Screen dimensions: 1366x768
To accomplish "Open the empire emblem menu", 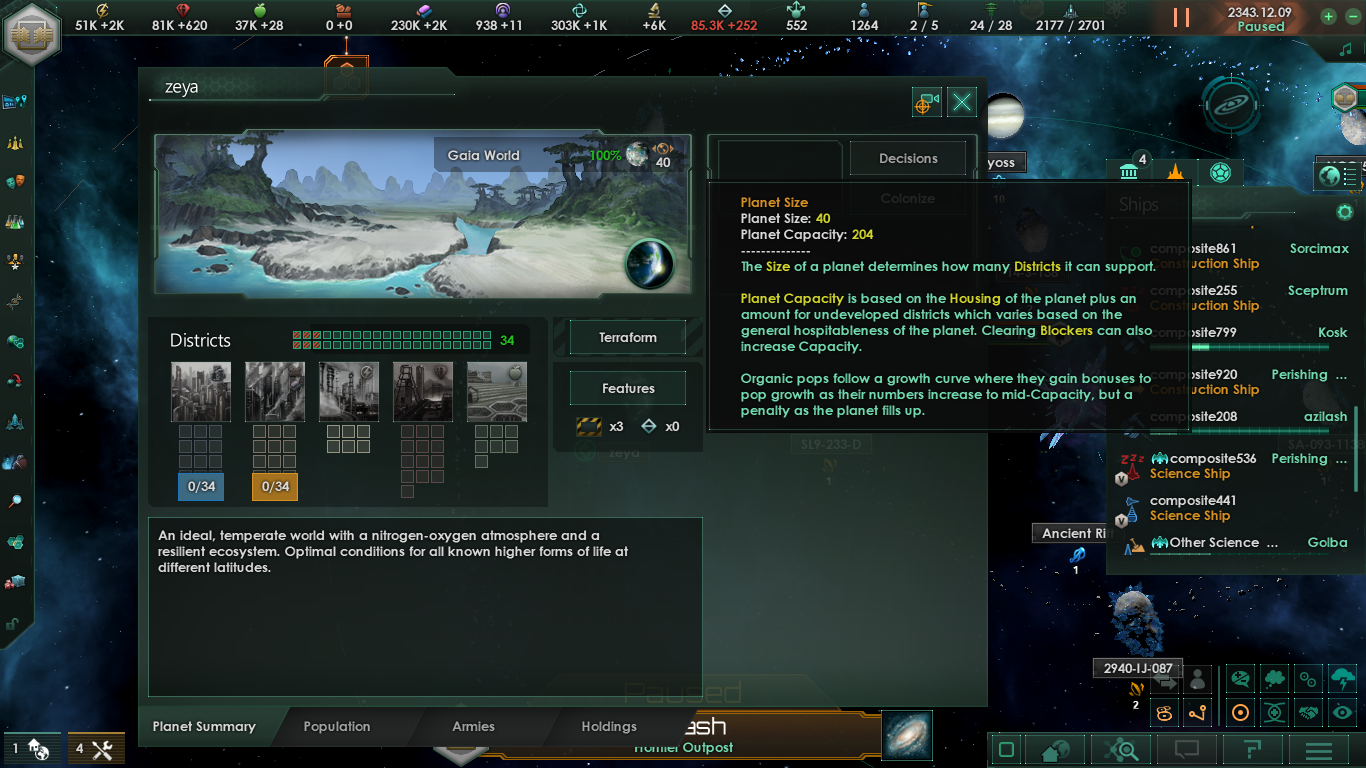I will pyautogui.click(x=33, y=34).
